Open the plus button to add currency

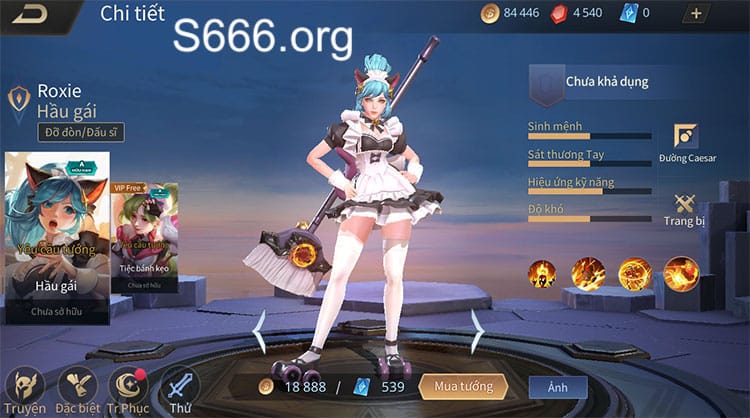(x=696, y=14)
